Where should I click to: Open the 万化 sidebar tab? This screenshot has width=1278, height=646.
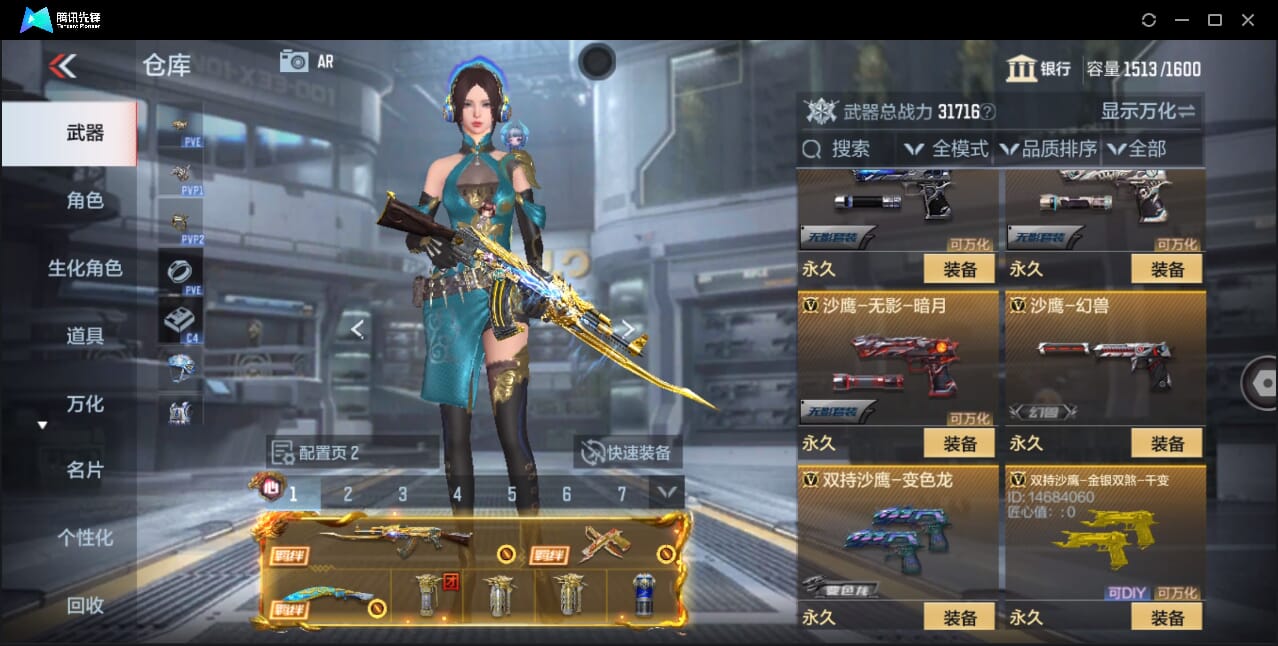click(x=85, y=404)
